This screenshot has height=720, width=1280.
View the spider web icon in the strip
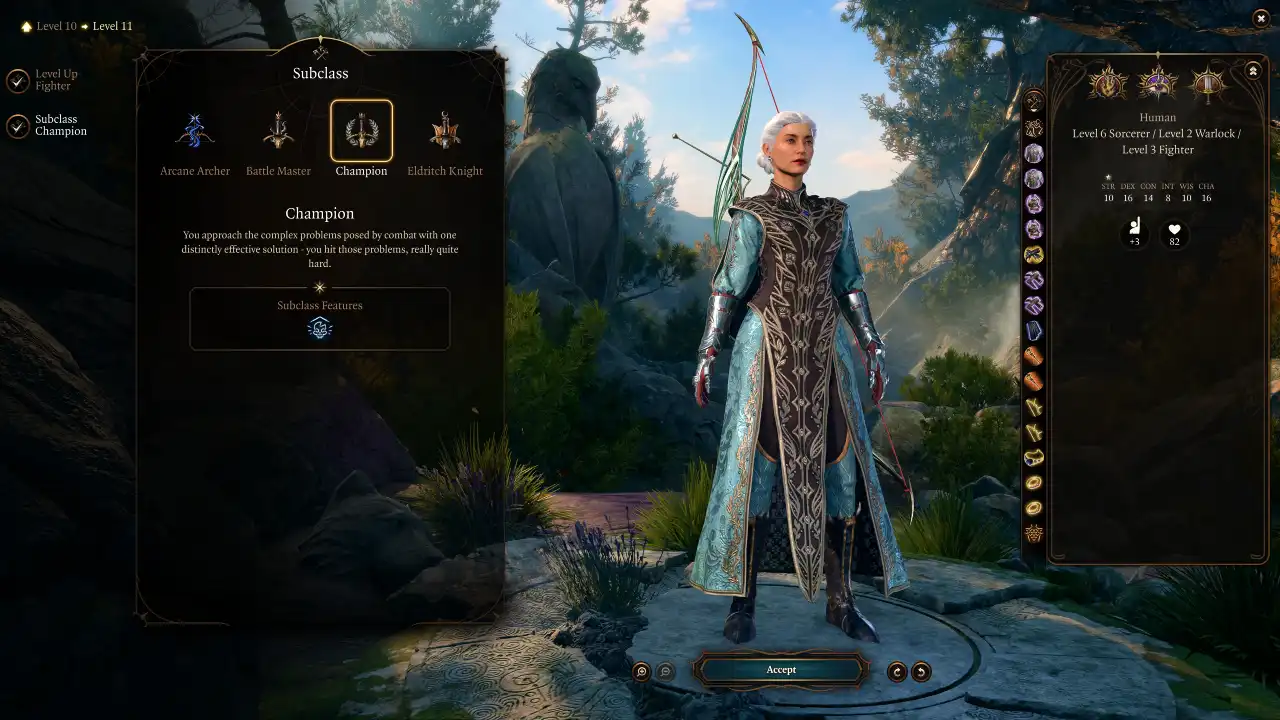1034,534
